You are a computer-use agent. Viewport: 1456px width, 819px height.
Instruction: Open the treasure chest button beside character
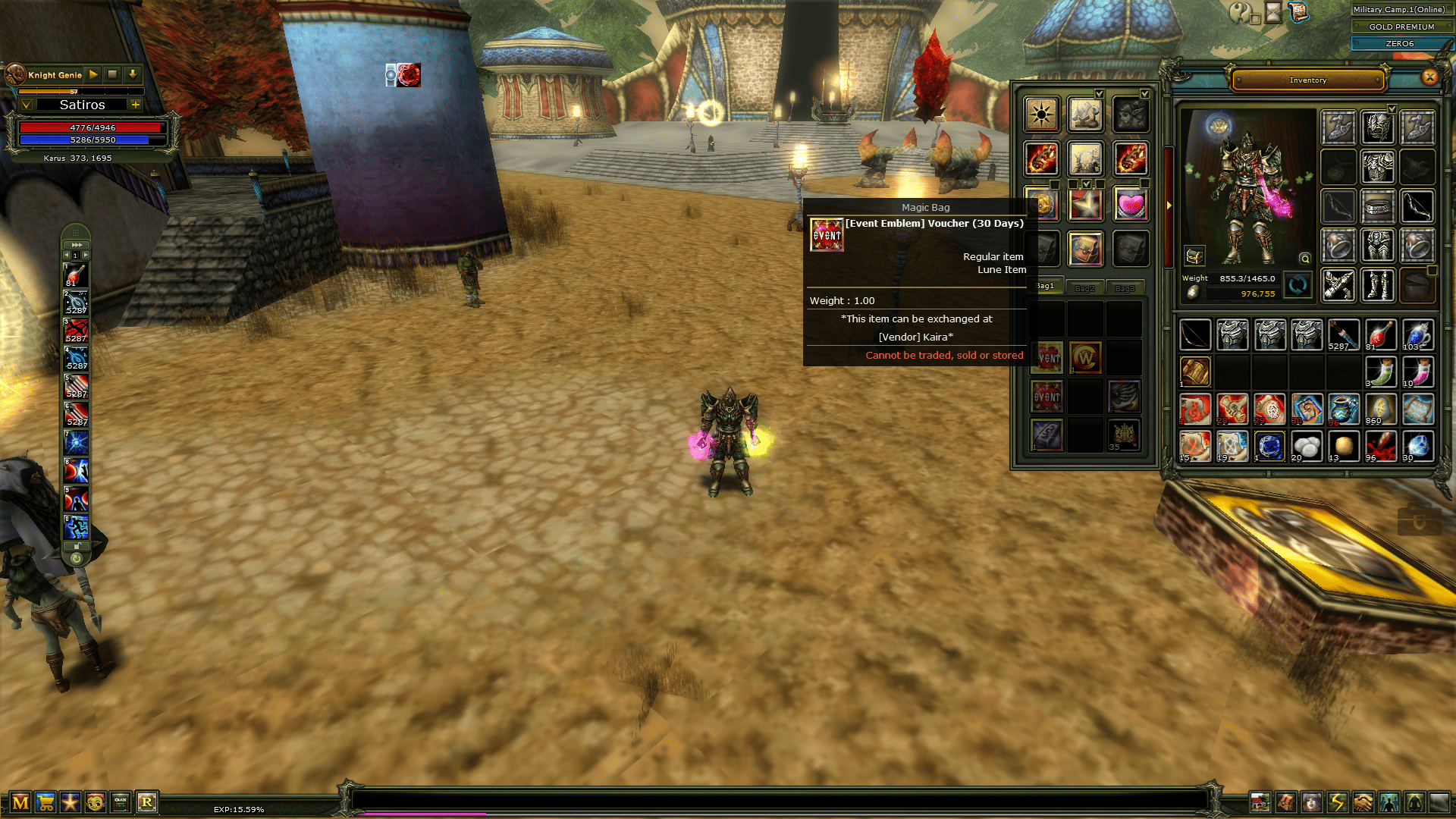[x=1194, y=256]
